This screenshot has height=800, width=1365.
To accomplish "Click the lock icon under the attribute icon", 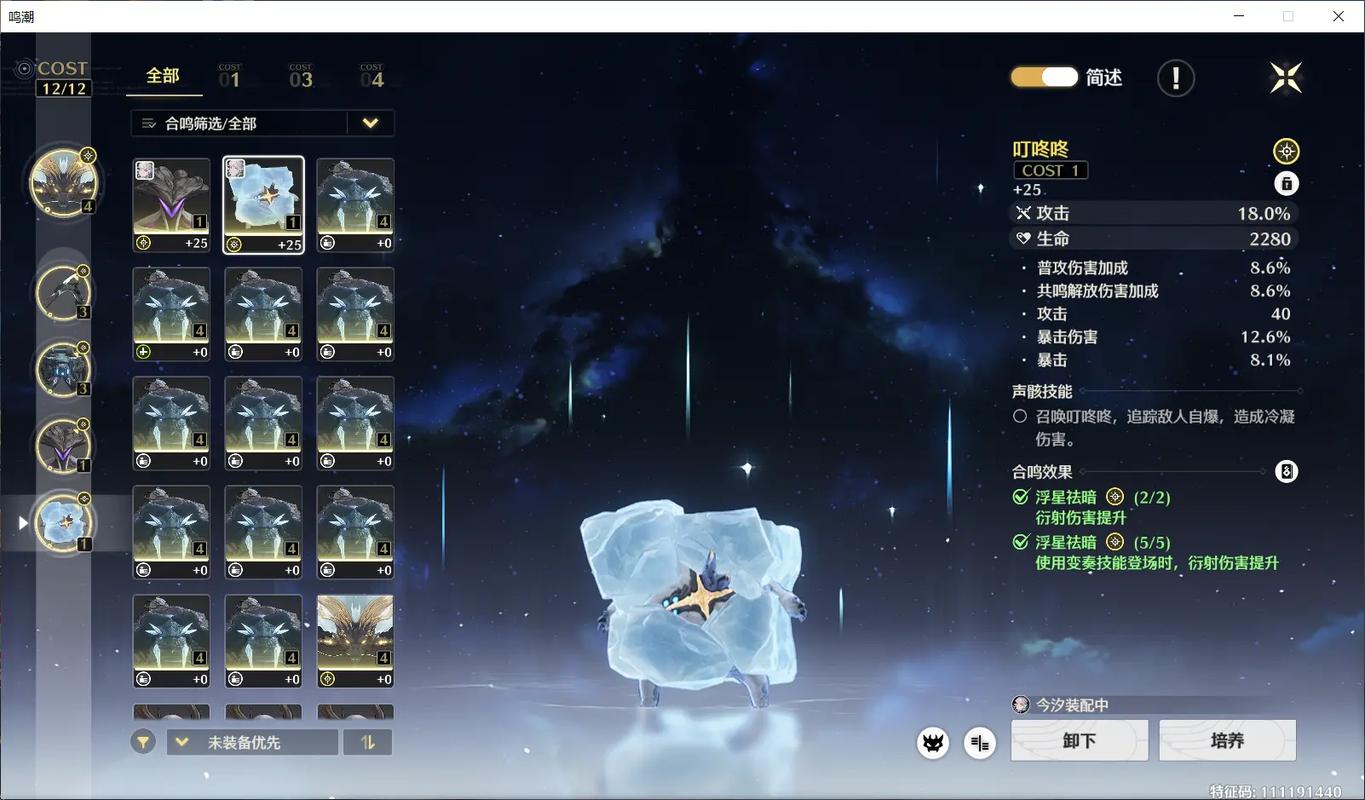I will click(1286, 183).
